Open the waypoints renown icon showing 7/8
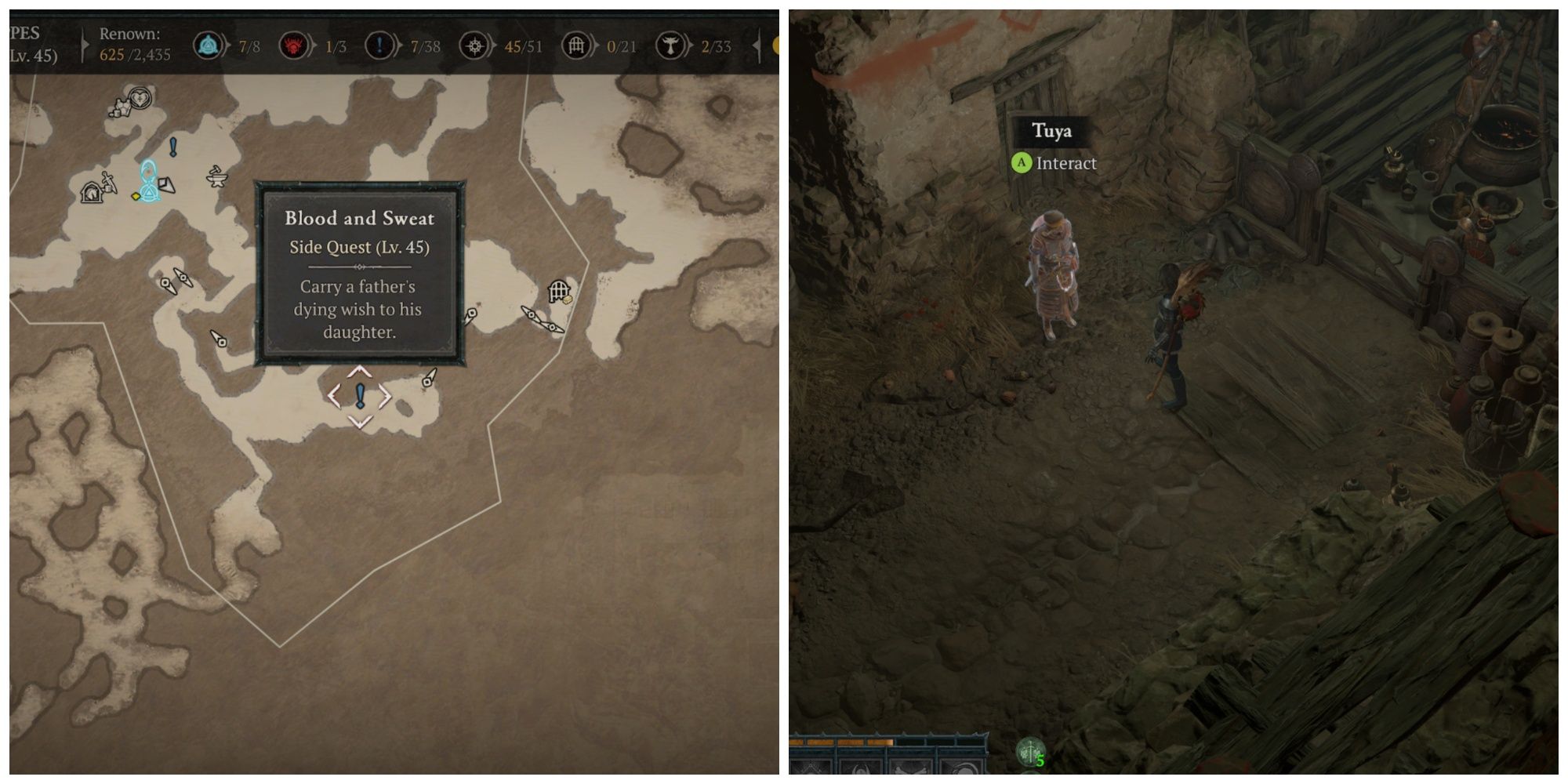 (208, 46)
